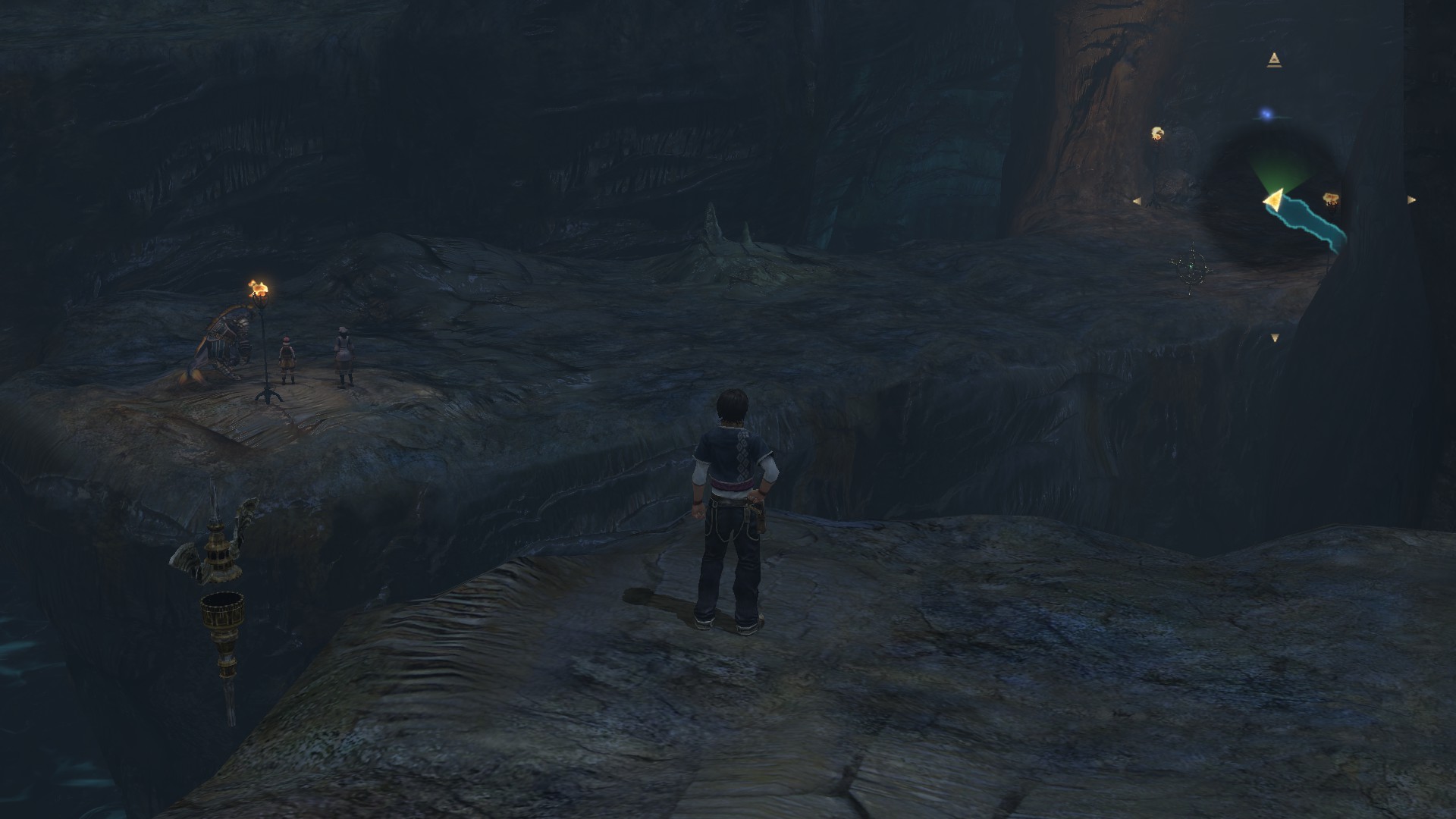
Task: Click the circular minimap
Action: [1274, 199]
